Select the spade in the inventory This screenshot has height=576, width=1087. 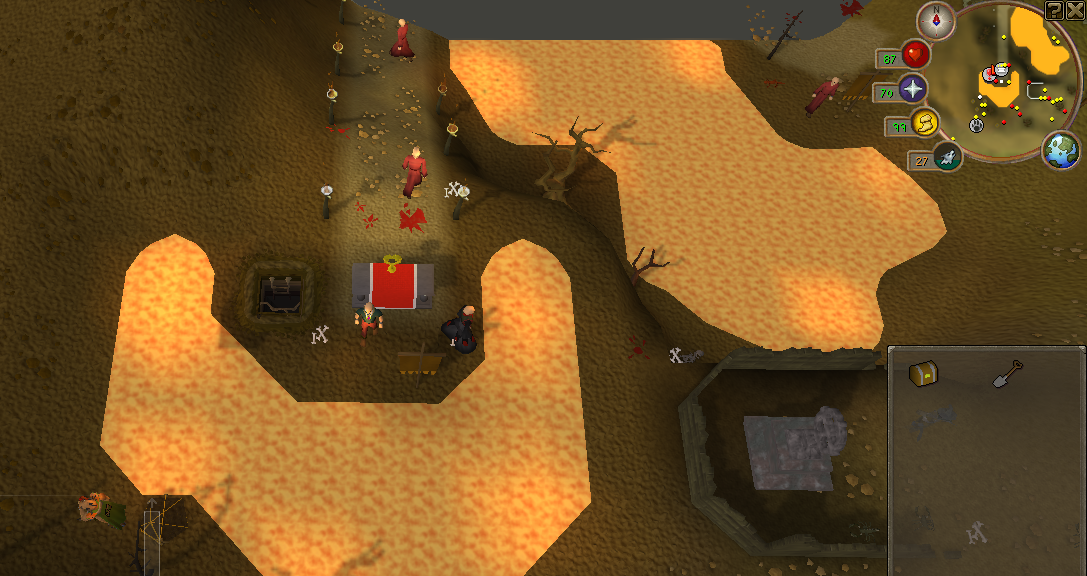tap(1006, 374)
